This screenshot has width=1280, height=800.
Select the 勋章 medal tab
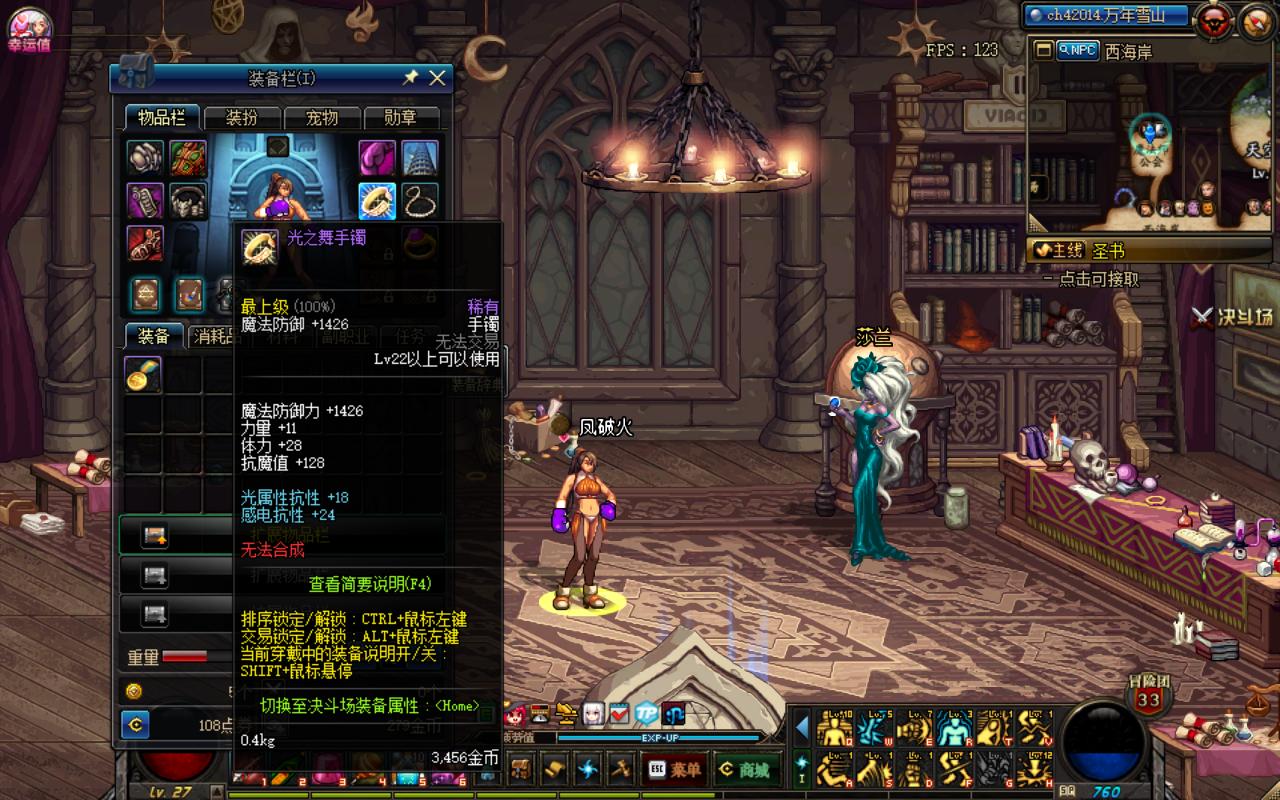click(x=400, y=118)
